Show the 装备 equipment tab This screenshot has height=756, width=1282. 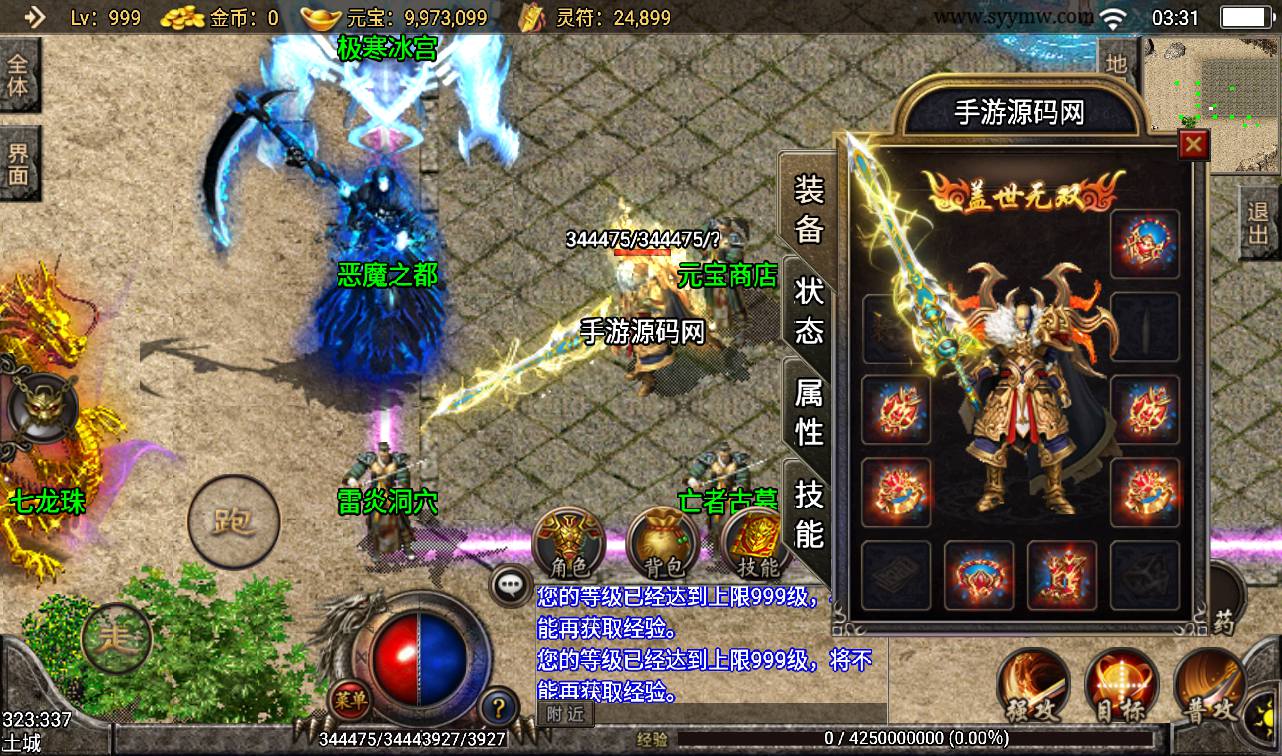(x=808, y=208)
